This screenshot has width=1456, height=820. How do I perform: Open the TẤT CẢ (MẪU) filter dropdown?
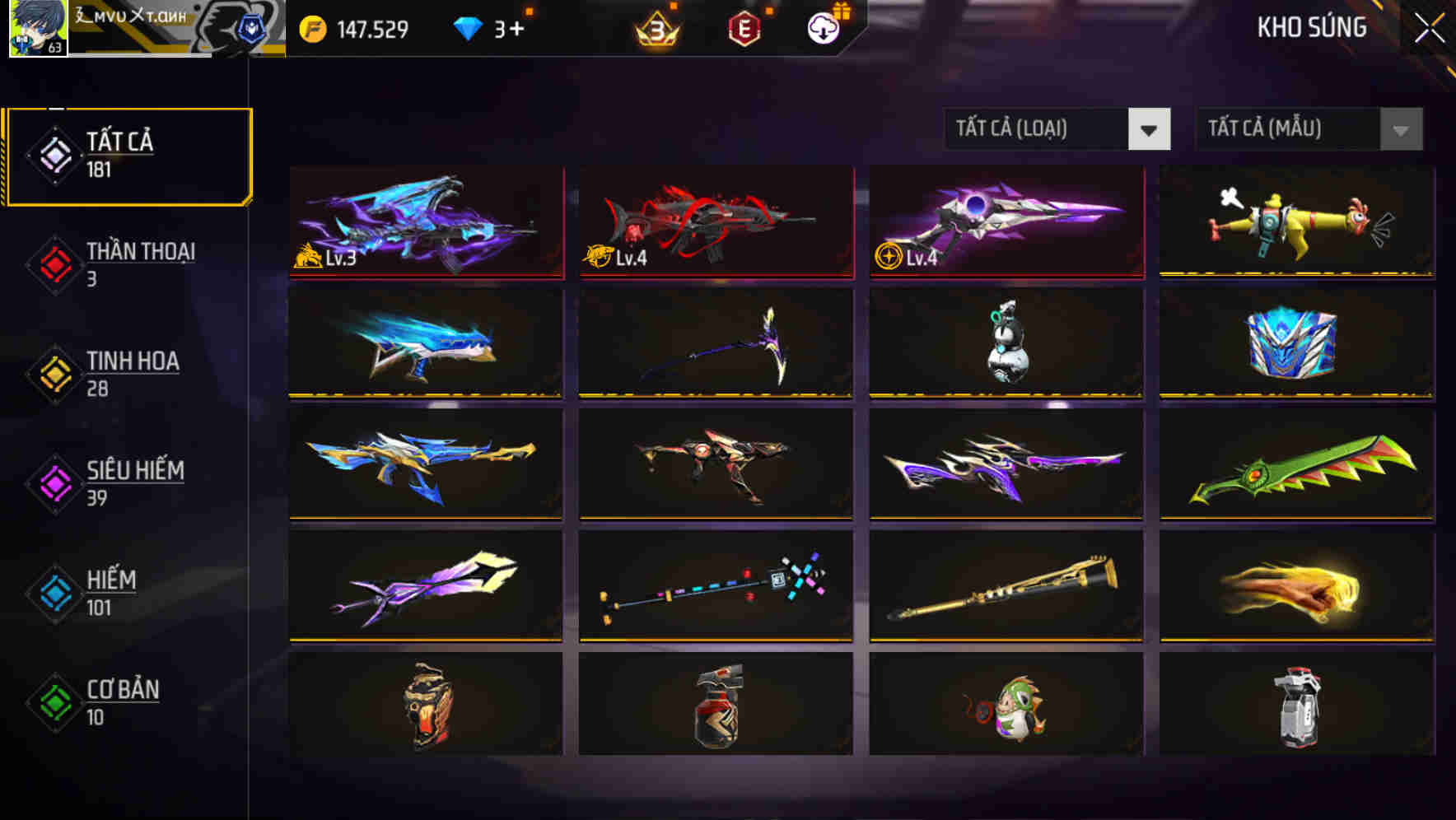point(1308,129)
